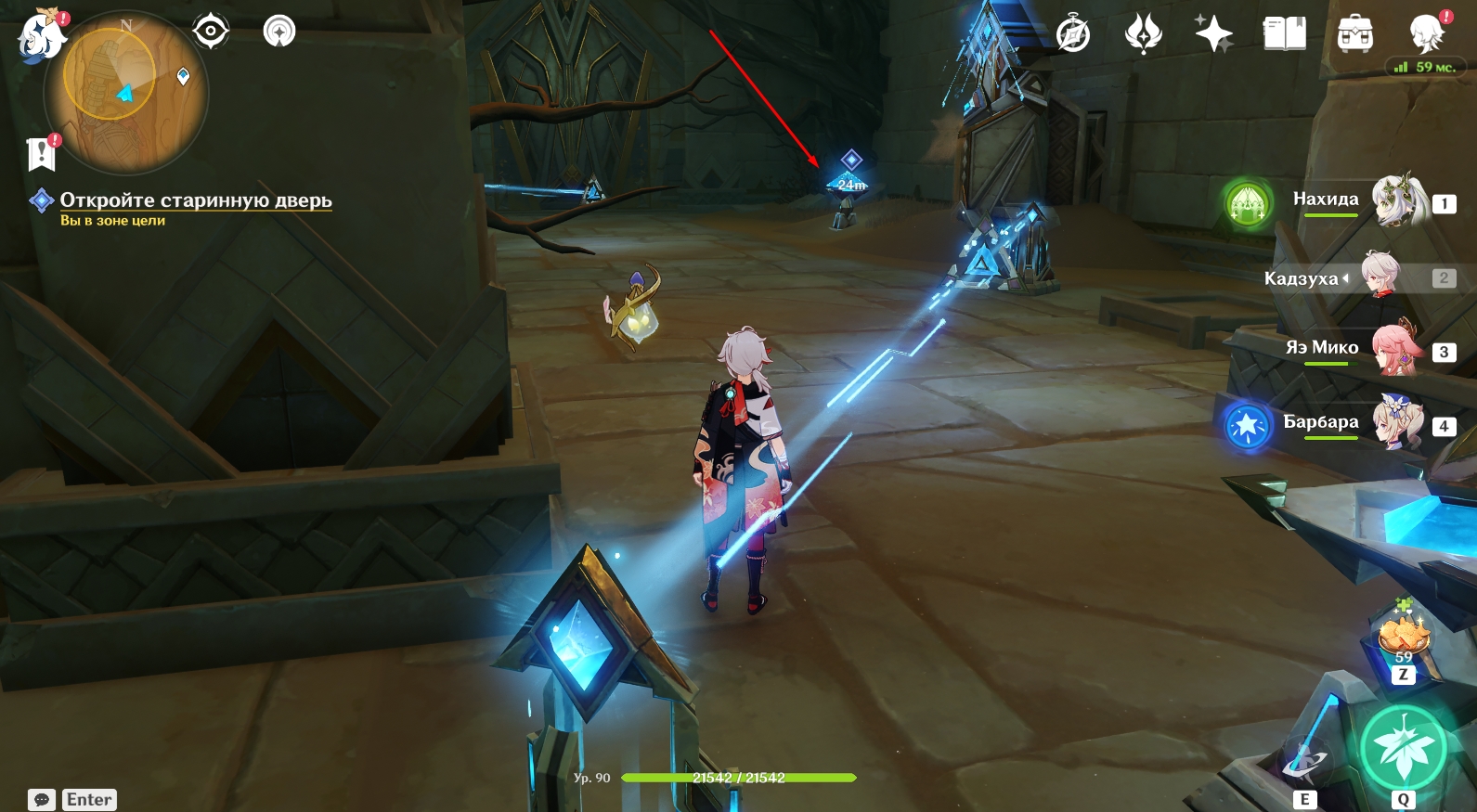Open the compass adventure icon
The width and height of the screenshot is (1477, 812).
(1073, 35)
